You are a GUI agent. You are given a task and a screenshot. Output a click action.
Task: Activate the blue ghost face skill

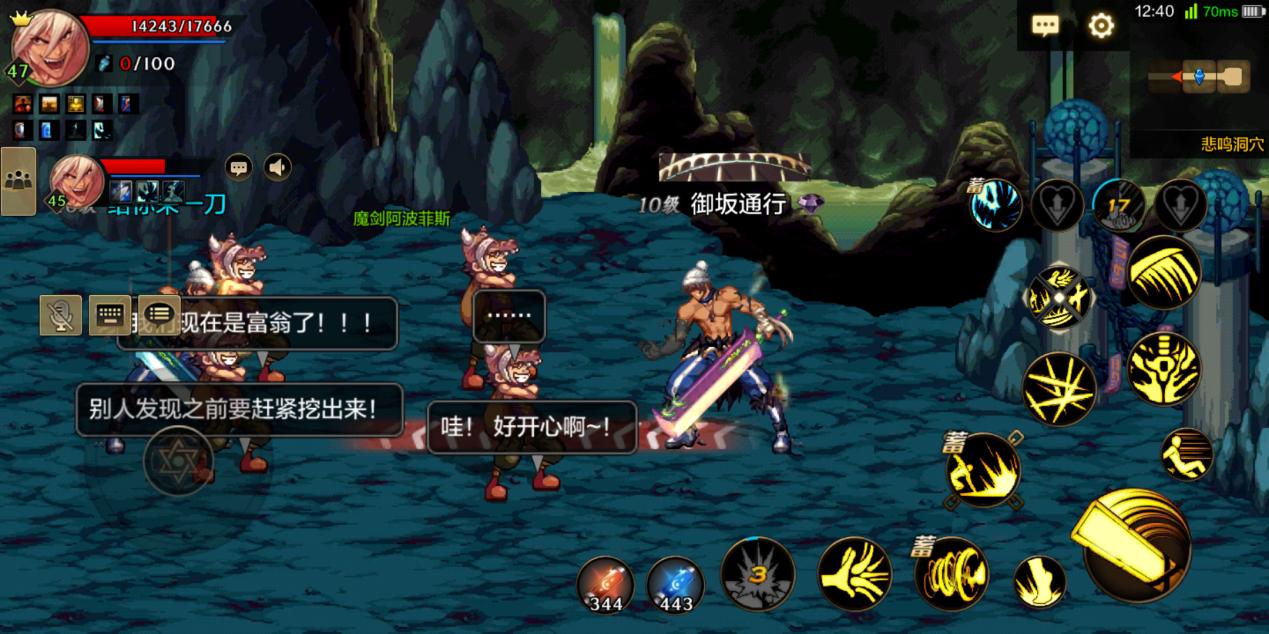[997, 205]
